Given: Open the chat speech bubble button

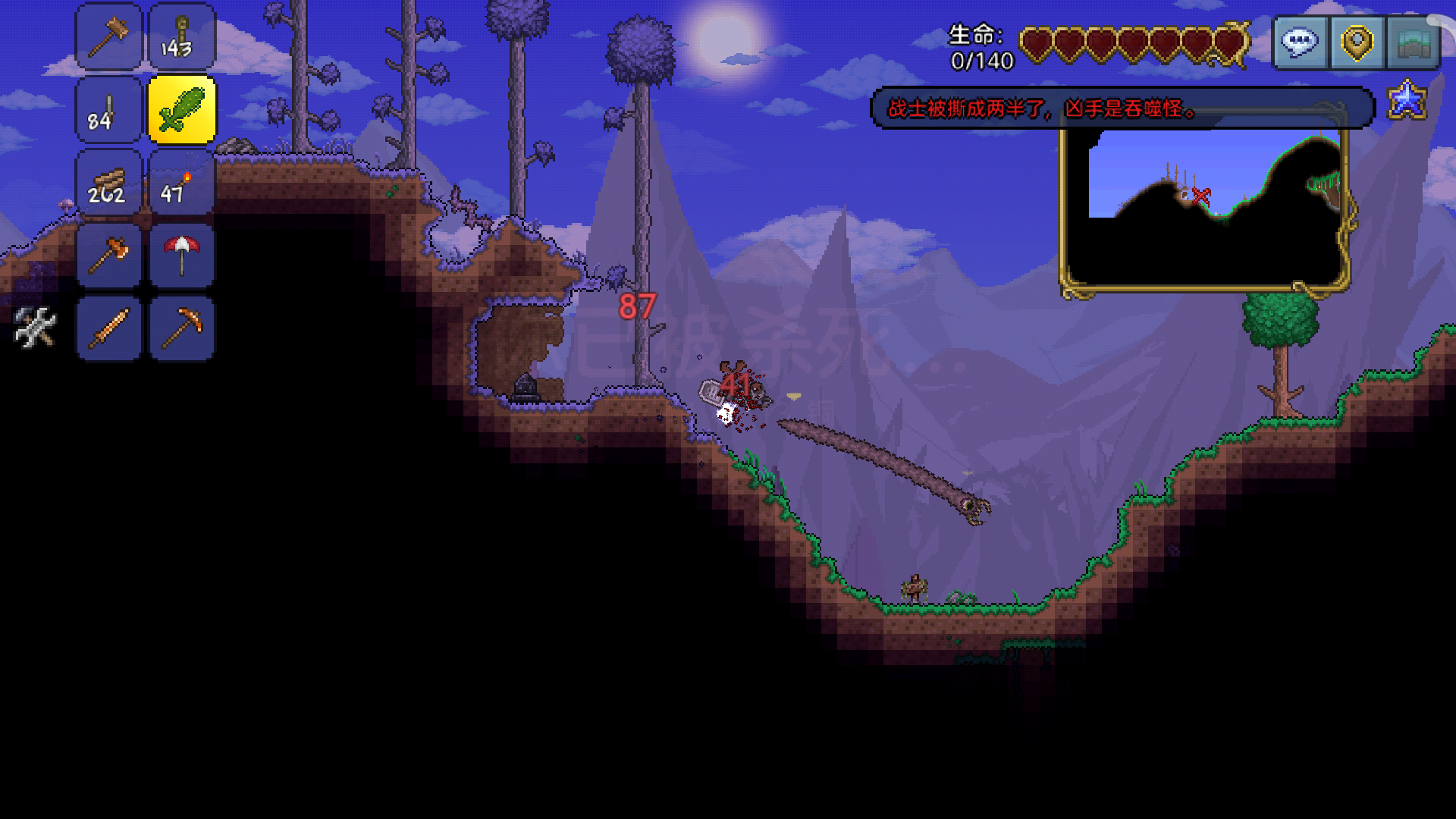Looking at the screenshot, I should click(1300, 42).
